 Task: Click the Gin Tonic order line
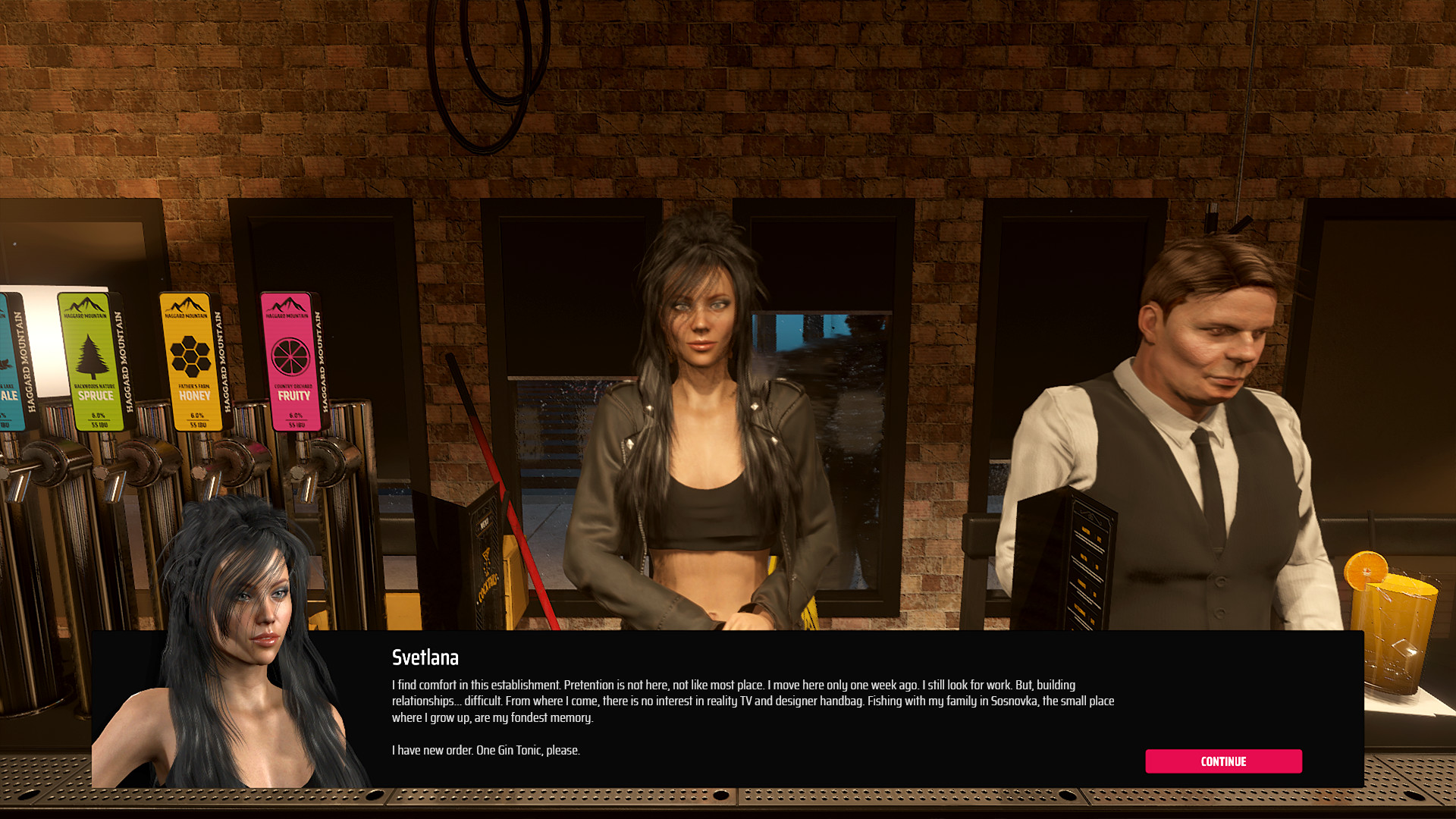(485, 750)
